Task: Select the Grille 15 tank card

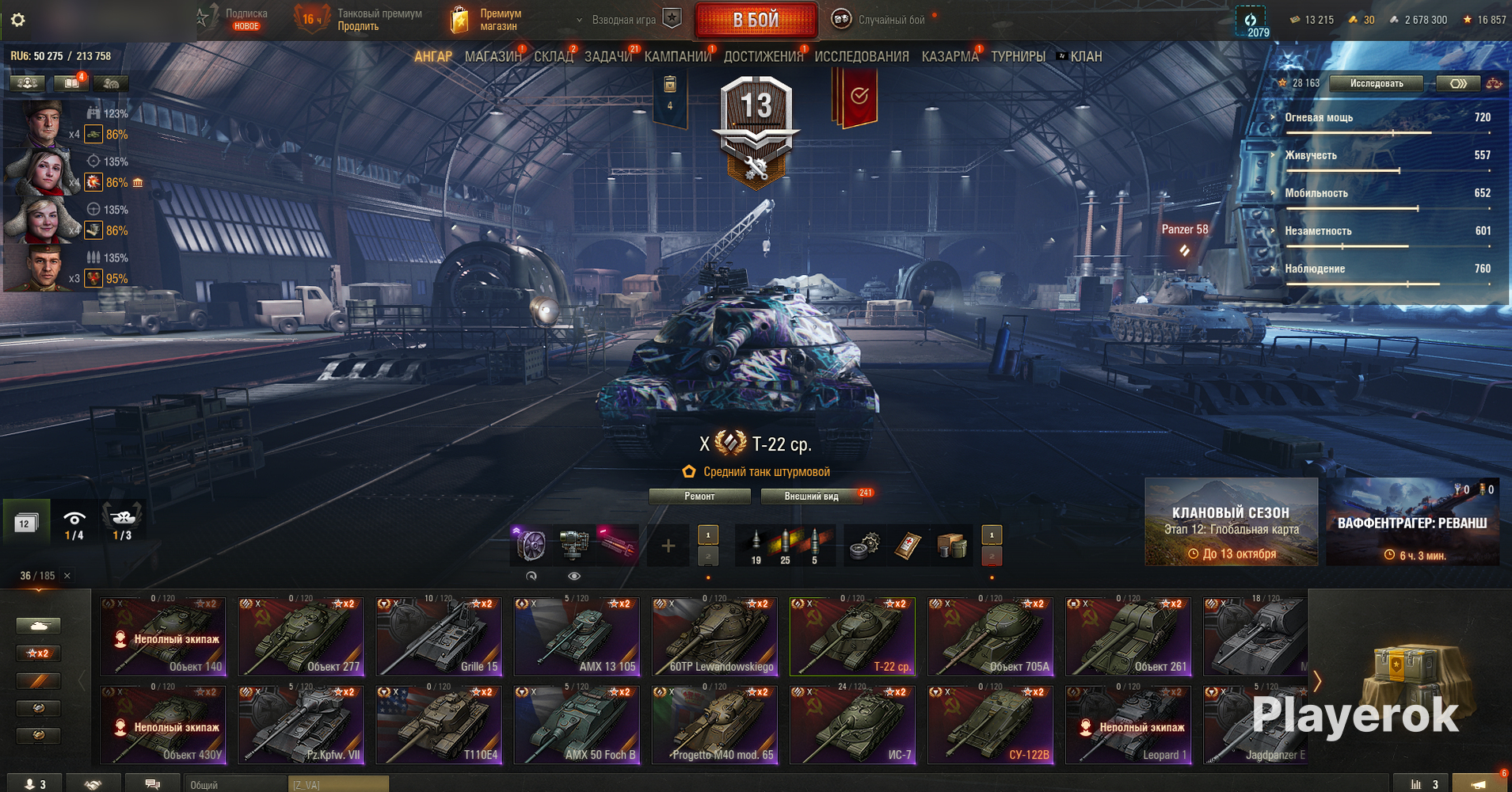Action: [439, 637]
